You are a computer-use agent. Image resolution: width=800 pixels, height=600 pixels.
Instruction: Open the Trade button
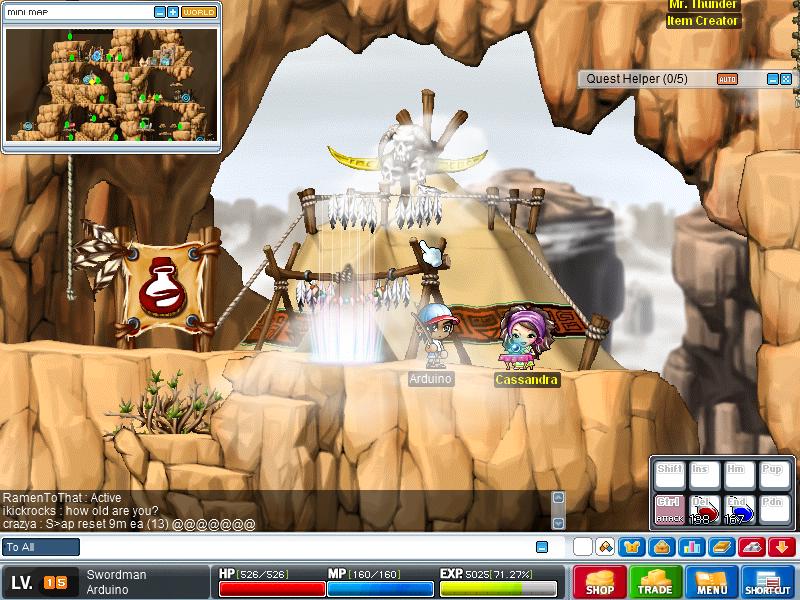(x=656, y=581)
